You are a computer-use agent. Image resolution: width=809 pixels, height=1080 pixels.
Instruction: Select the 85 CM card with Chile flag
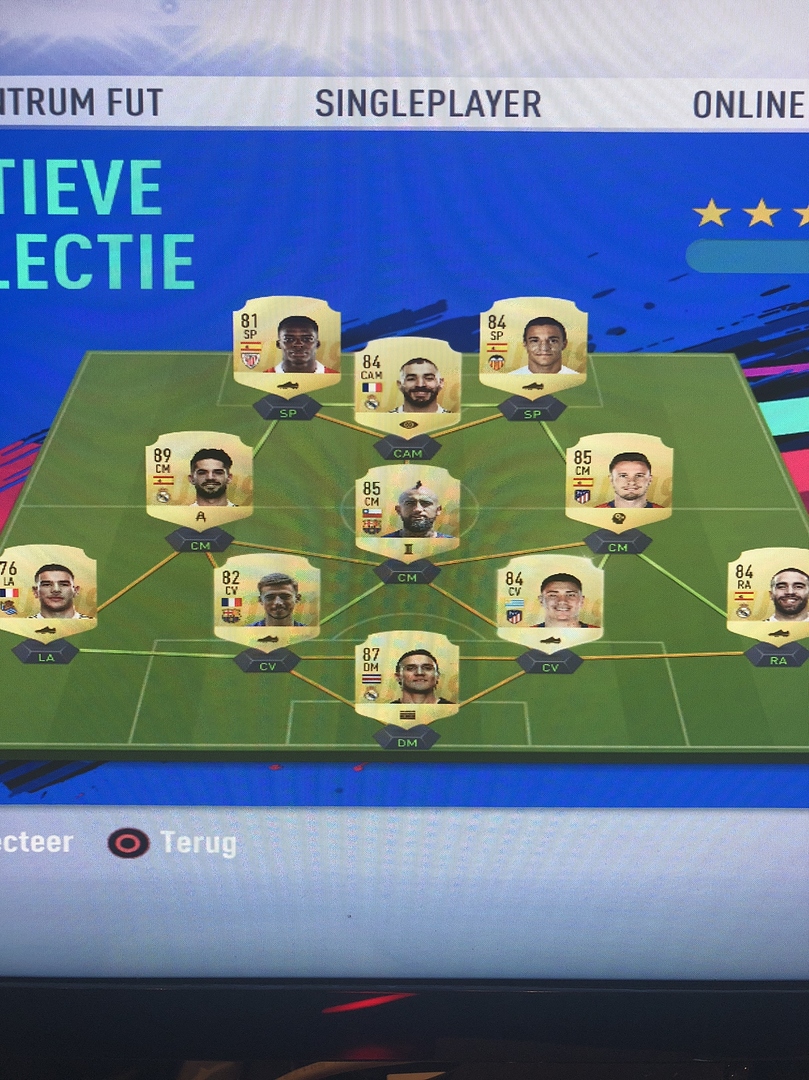pyautogui.click(x=408, y=512)
